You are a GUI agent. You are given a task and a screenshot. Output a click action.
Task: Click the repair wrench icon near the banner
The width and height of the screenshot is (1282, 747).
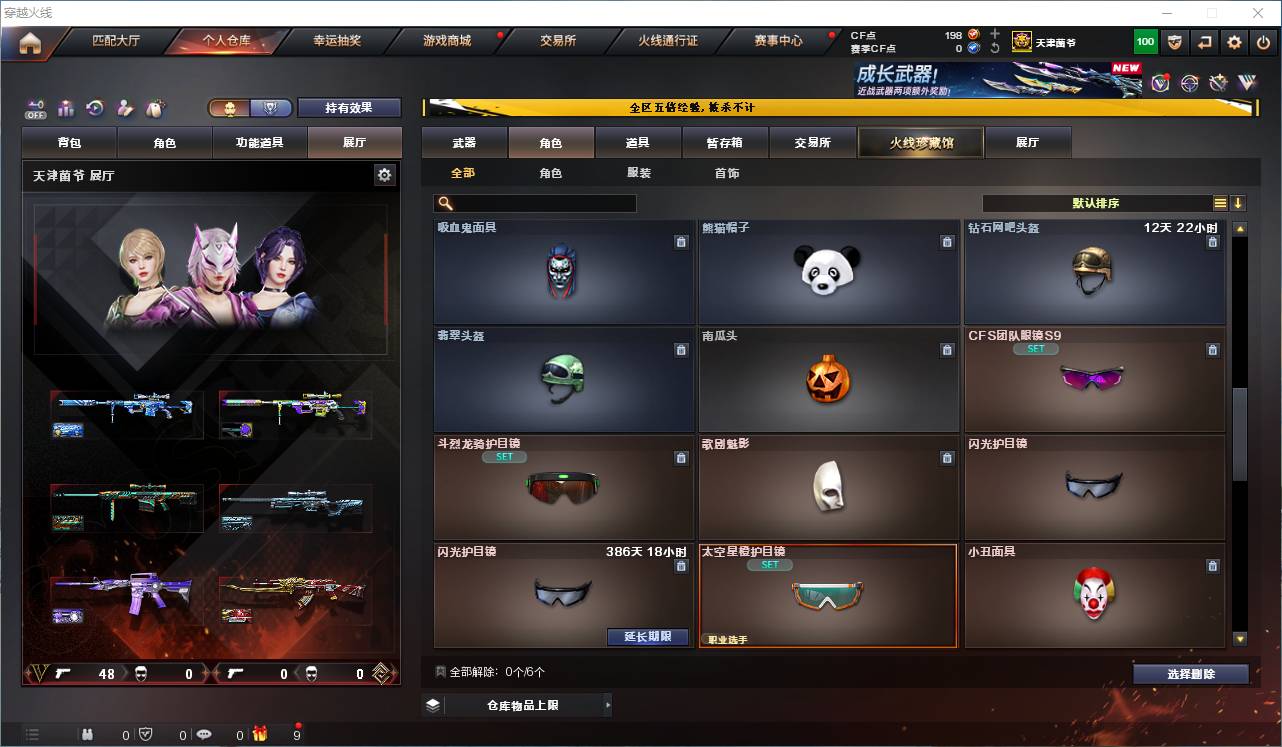1218,82
